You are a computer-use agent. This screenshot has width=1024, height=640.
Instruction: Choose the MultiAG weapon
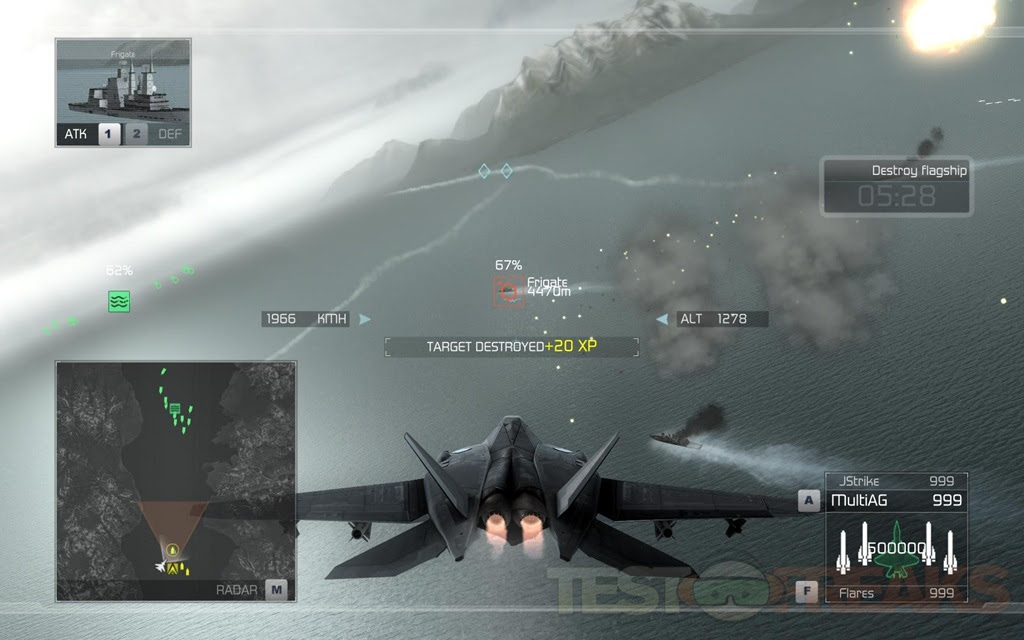coord(896,500)
